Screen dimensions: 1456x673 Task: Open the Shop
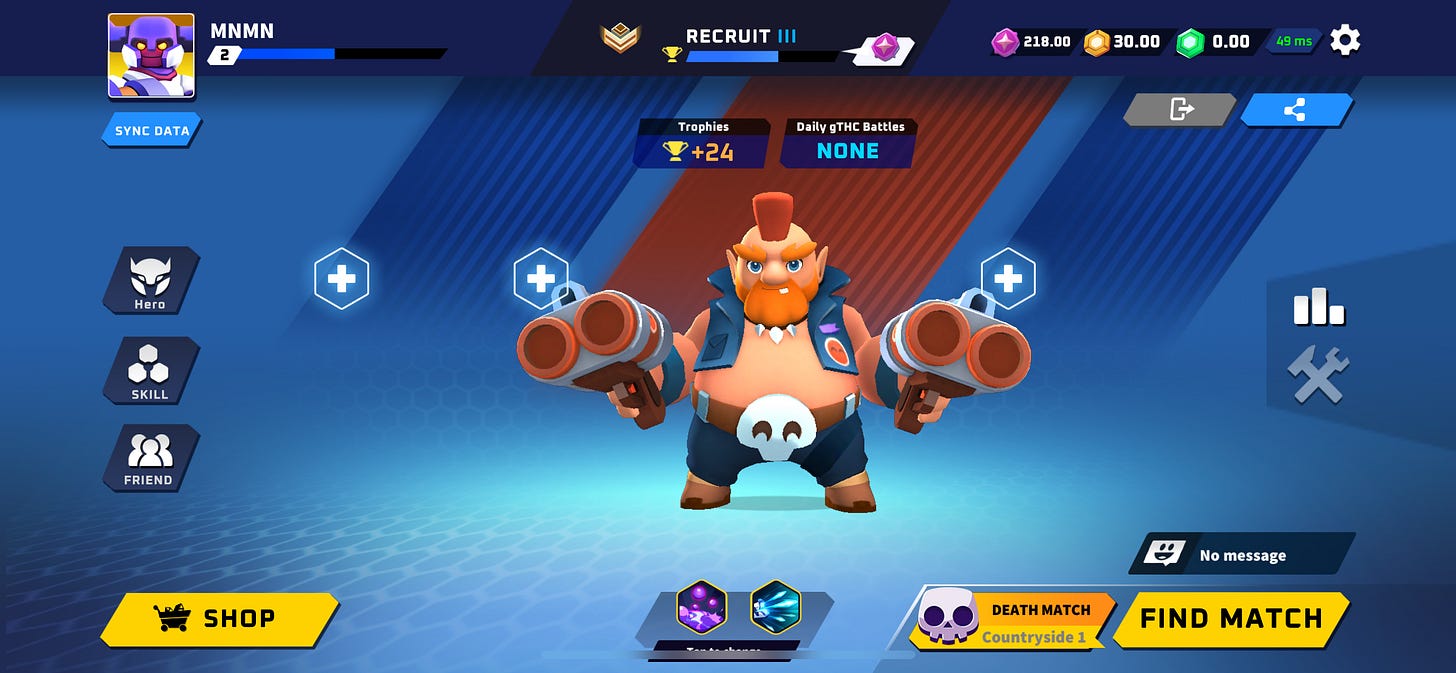[x=220, y=619]
